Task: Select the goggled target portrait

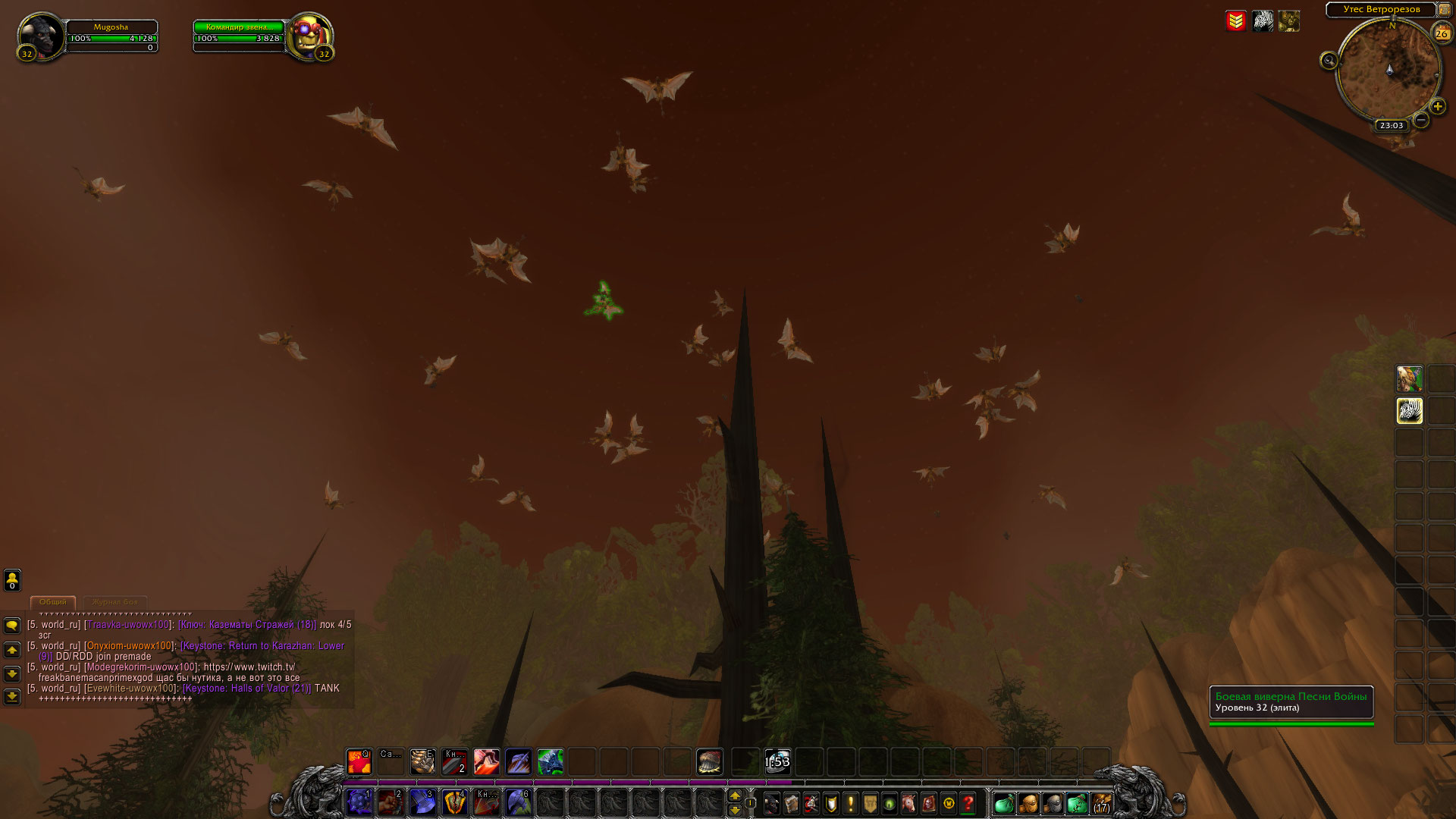Action: 309,35
